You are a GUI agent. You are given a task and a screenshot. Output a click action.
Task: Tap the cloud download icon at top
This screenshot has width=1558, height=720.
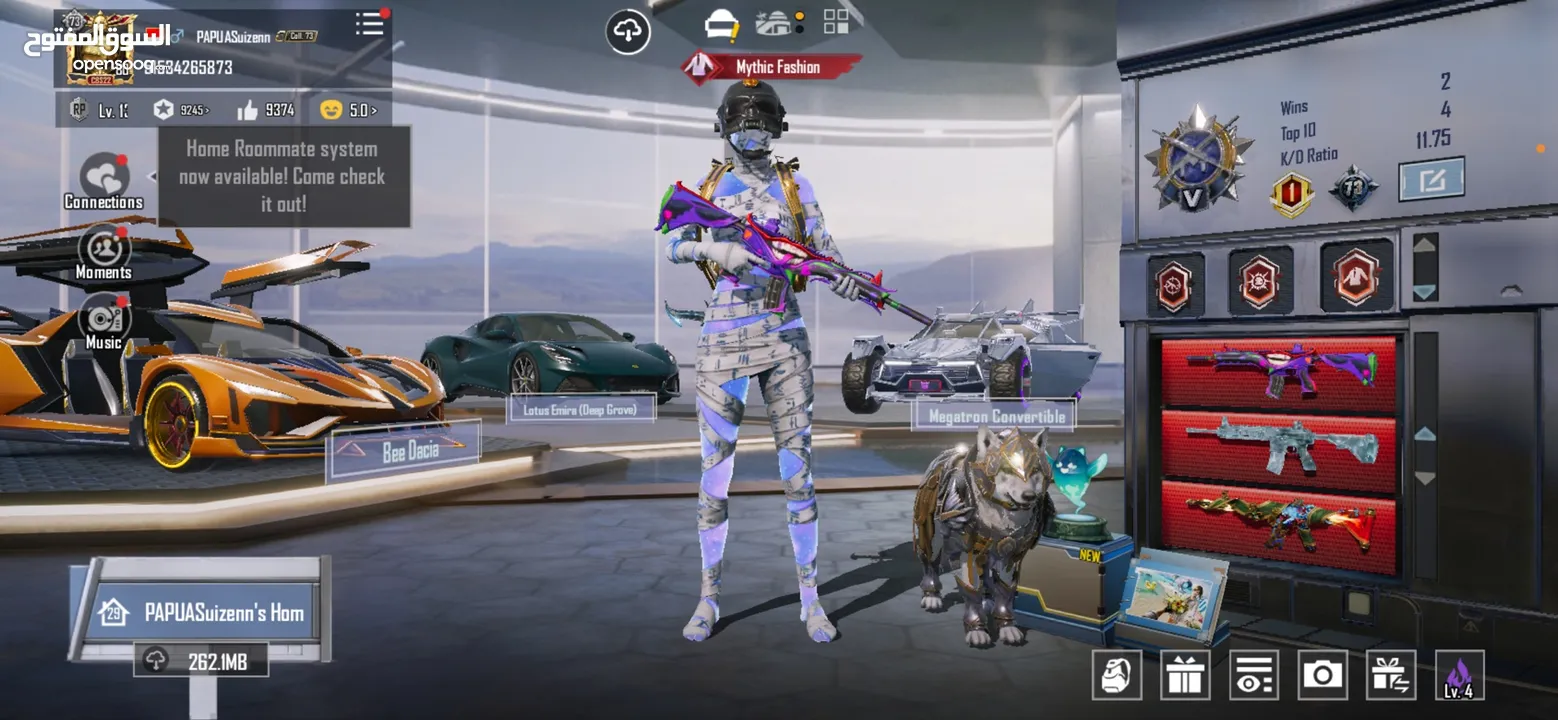[628, 32]
